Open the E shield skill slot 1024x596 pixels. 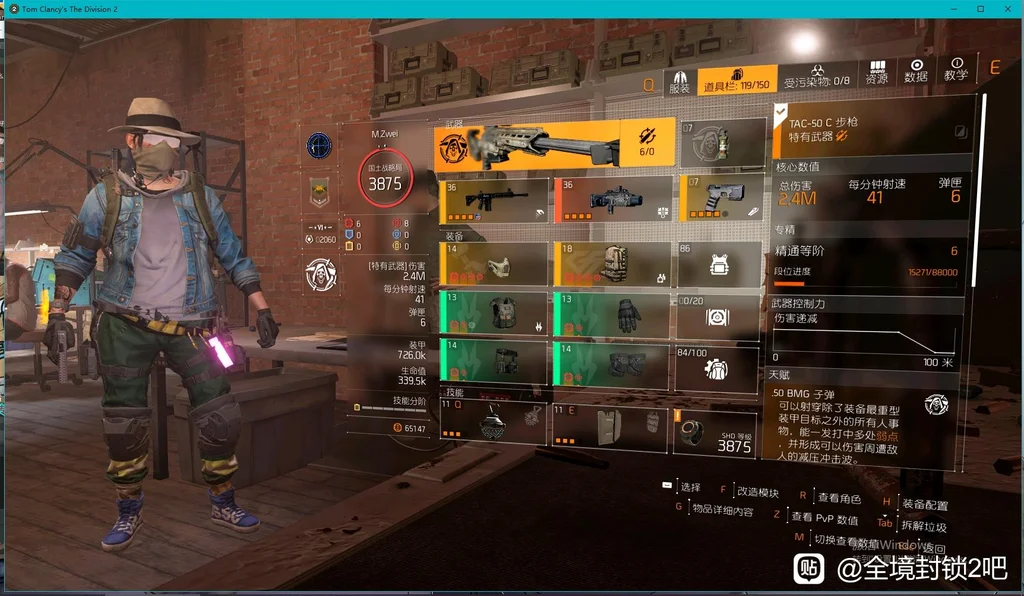(611, 425)
